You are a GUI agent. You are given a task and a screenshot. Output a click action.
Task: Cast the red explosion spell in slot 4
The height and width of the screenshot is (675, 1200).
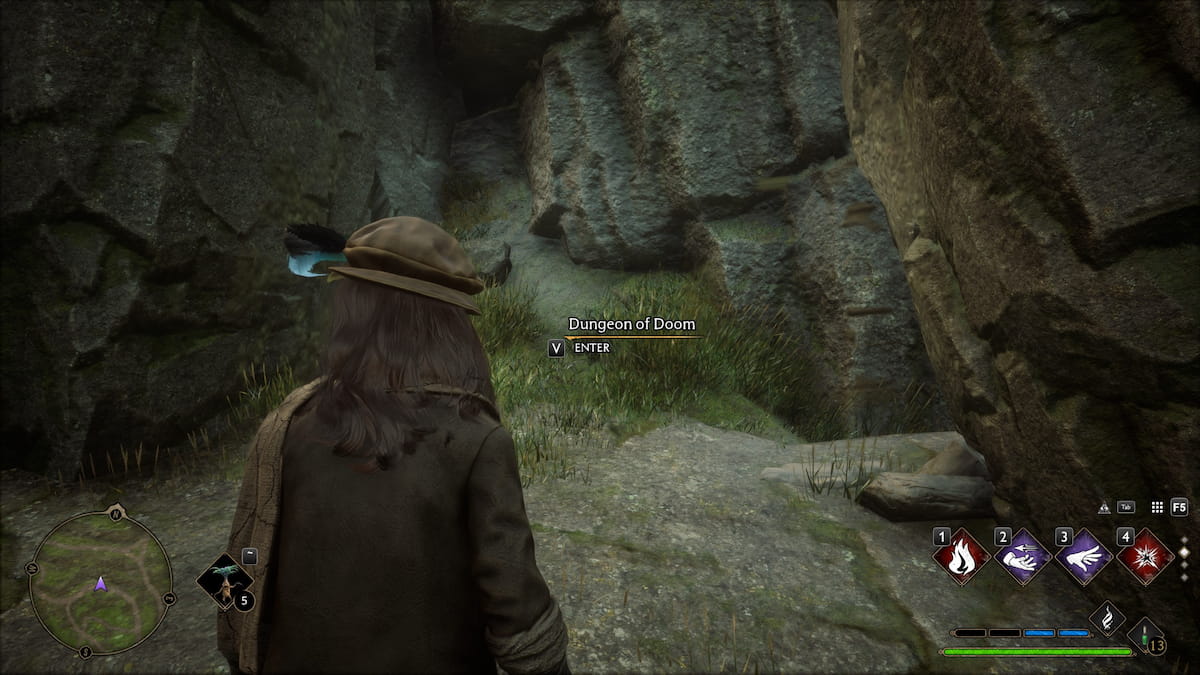1145,556
